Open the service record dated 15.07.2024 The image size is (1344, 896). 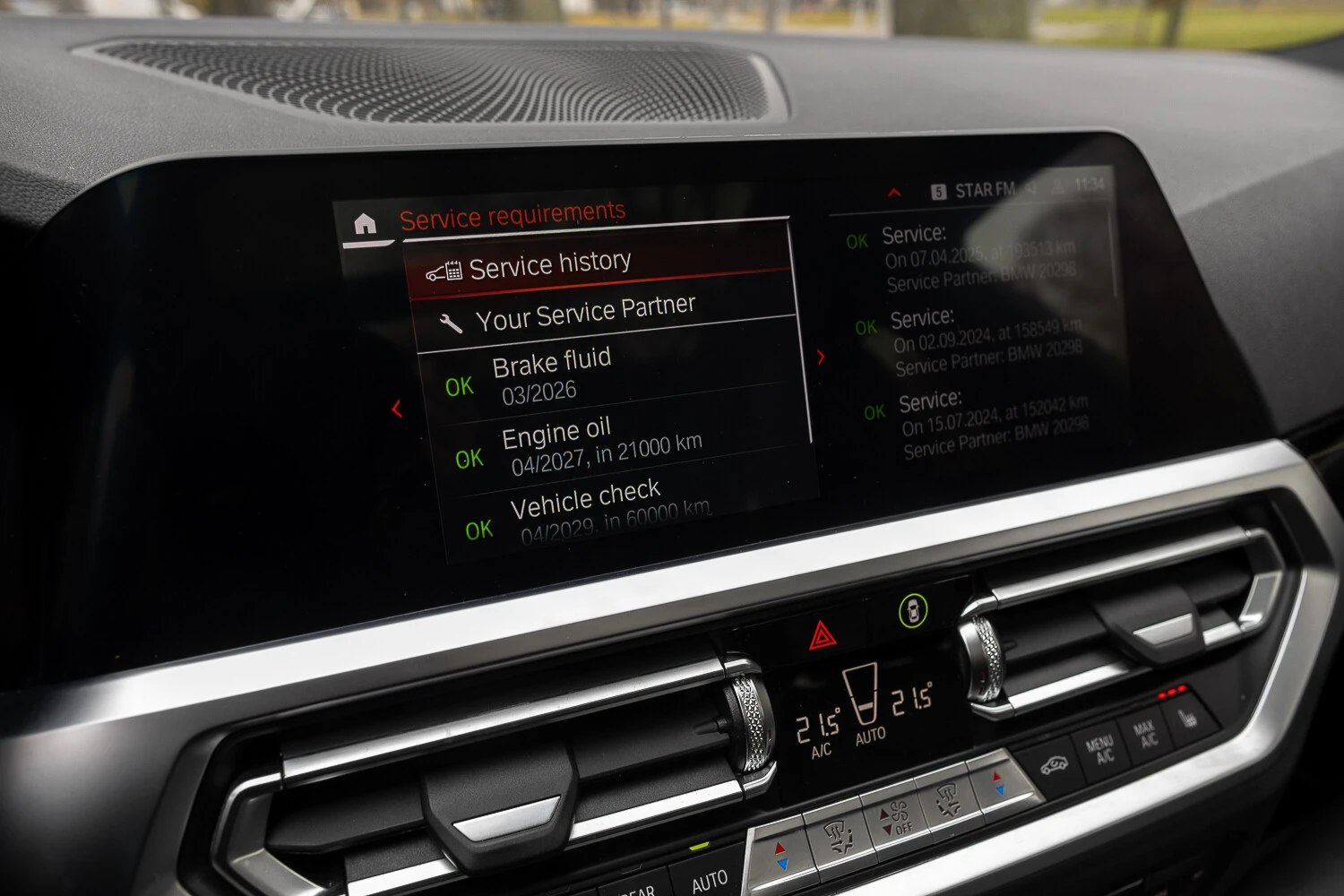(993, 423)
